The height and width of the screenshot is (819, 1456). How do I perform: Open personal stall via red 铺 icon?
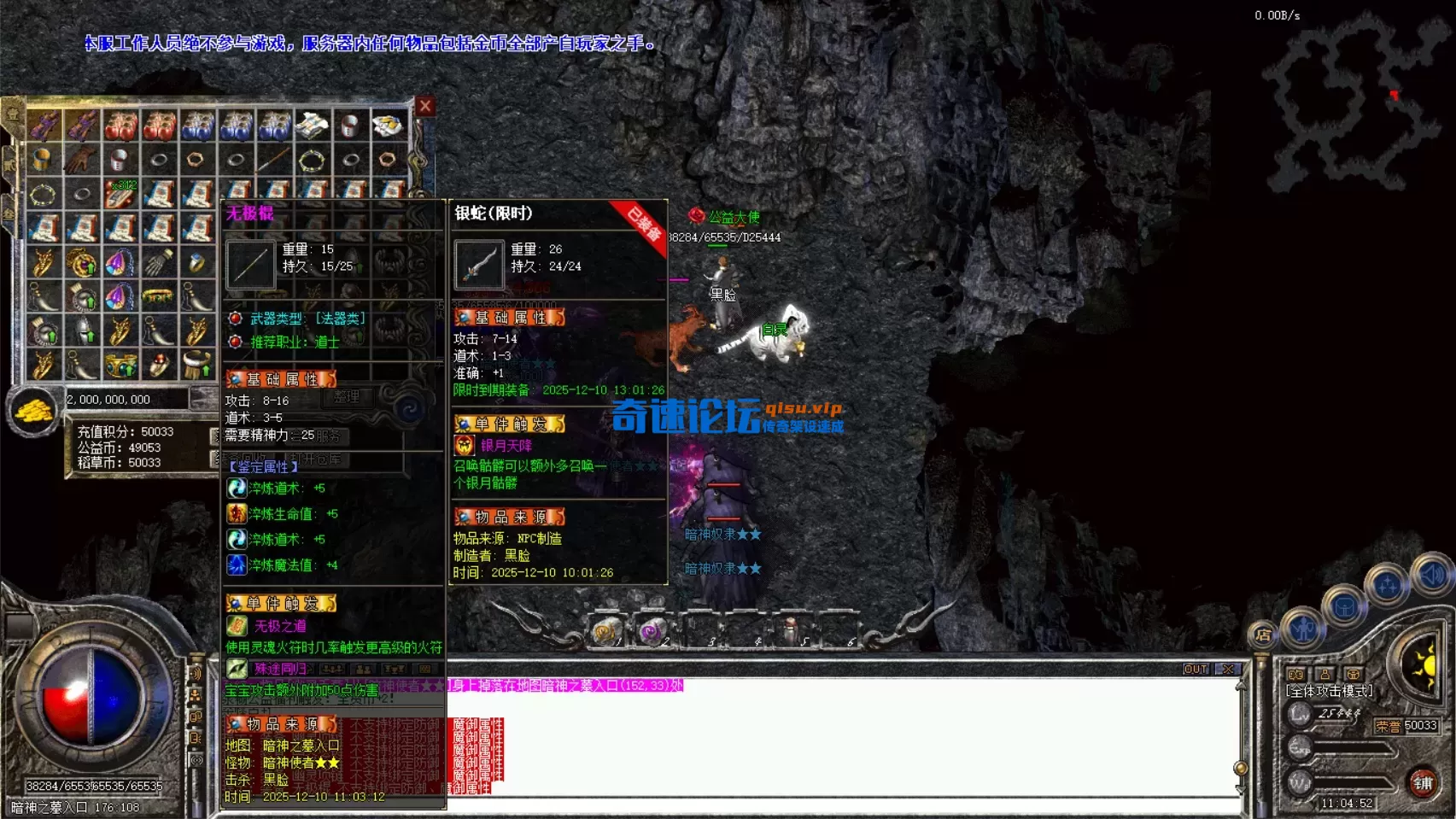pyautogui.click(x=1422, y=784)
